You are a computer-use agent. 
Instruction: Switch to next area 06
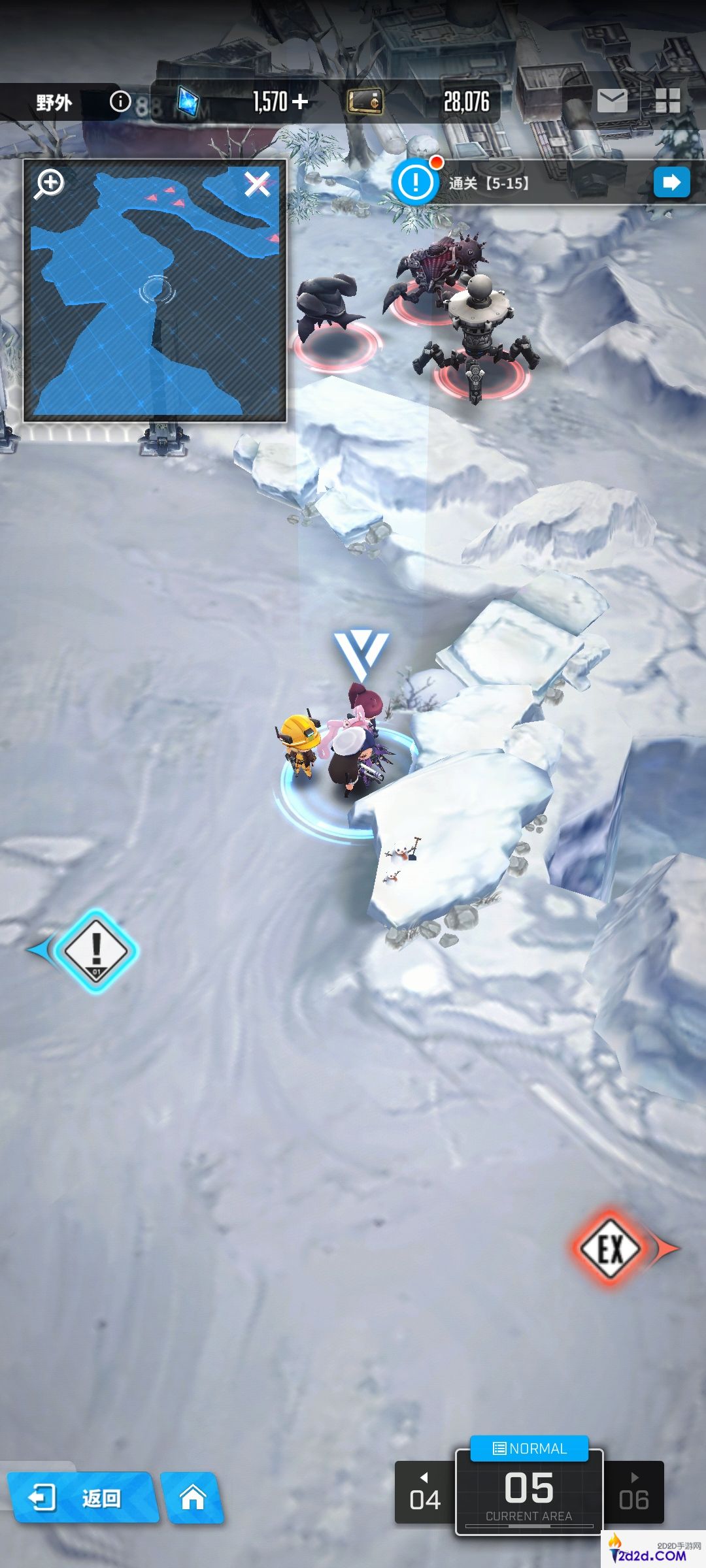click(x=633, y=1493)
